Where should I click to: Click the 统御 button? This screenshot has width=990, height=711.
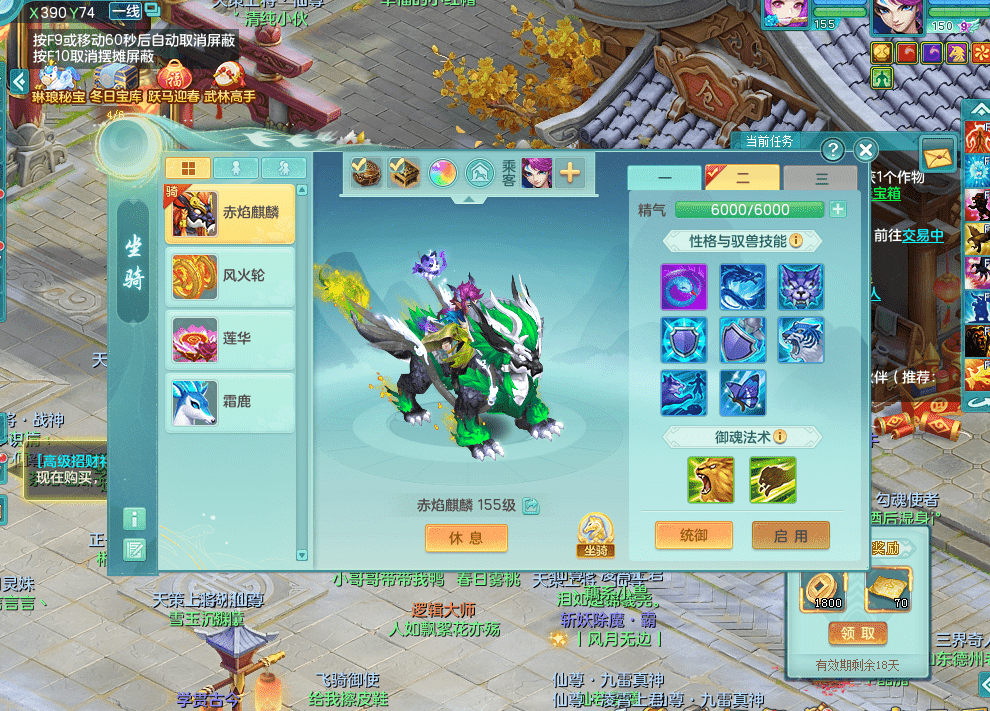693,535
